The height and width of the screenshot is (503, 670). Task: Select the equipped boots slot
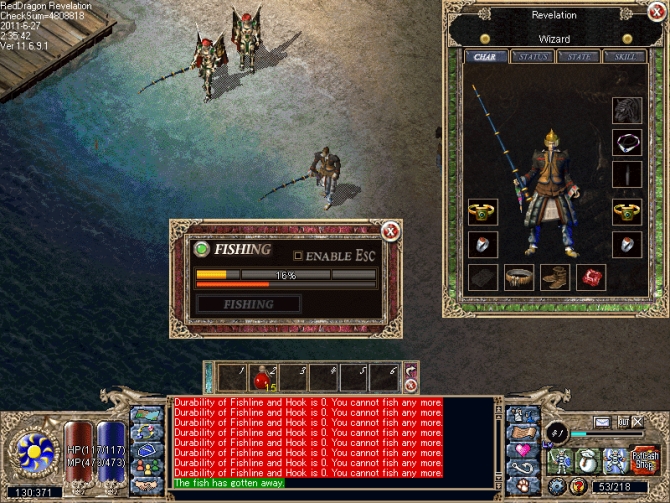(x=554, y=277)
